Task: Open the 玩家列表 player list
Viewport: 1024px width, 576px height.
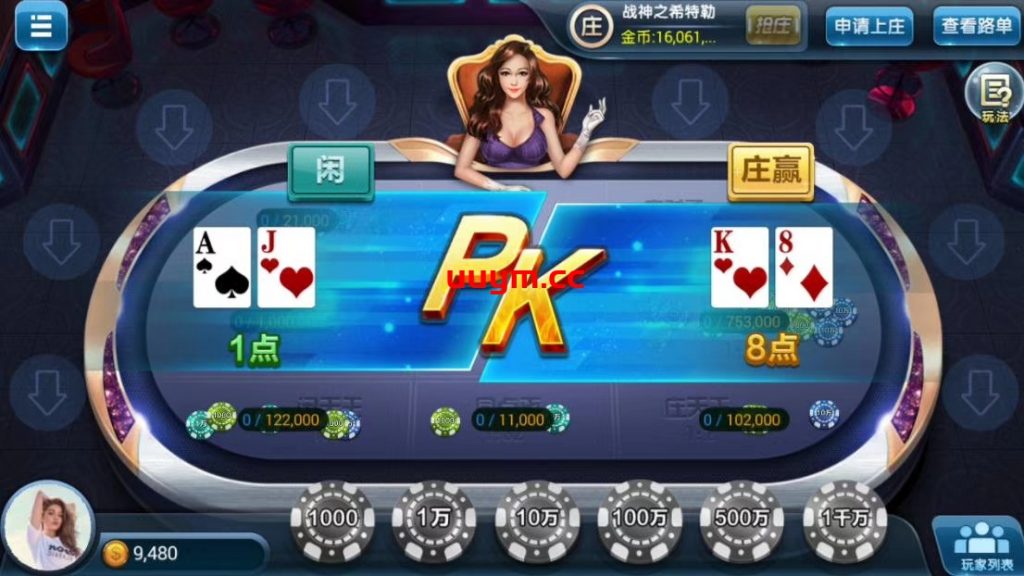Action: pyautogui.click(x=979, y=546)
